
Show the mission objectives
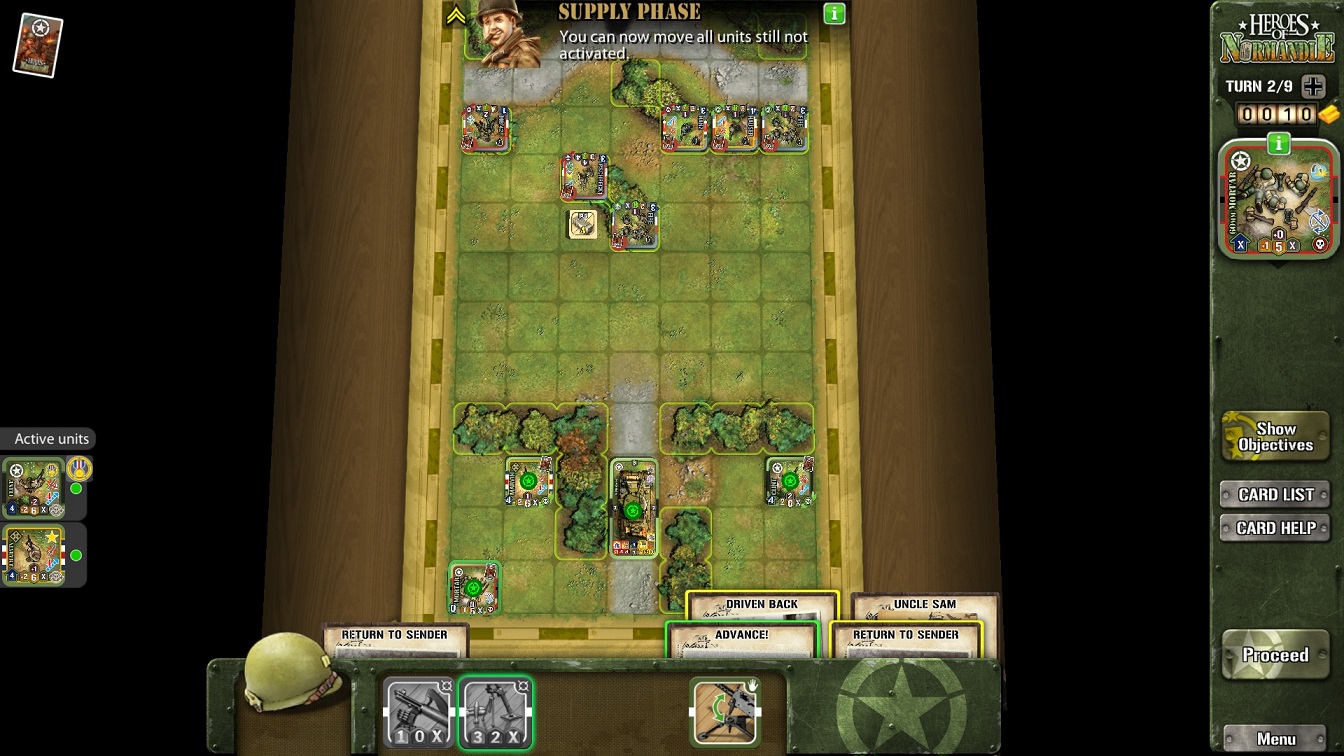1275,437
